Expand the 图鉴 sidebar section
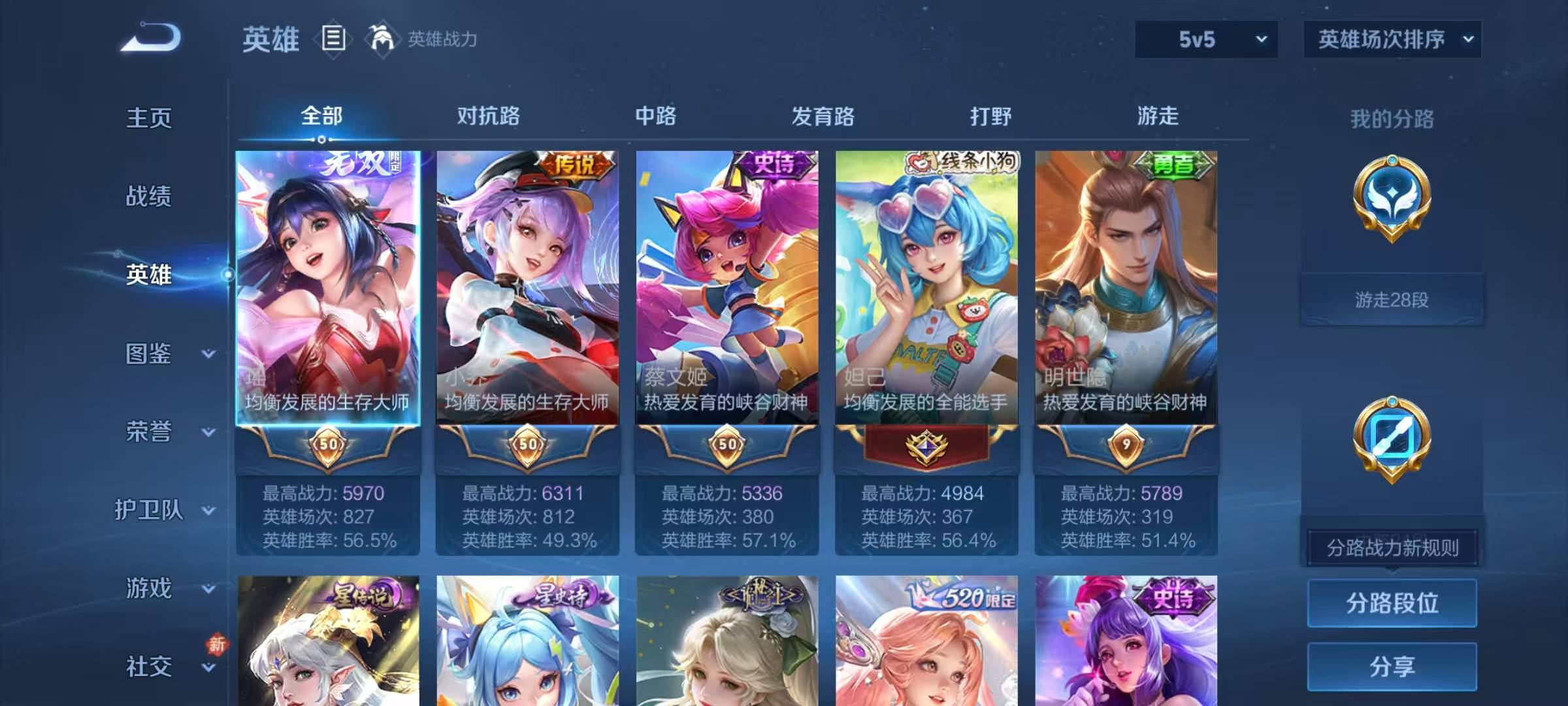 pyautogui.click(x=149, y=354)
